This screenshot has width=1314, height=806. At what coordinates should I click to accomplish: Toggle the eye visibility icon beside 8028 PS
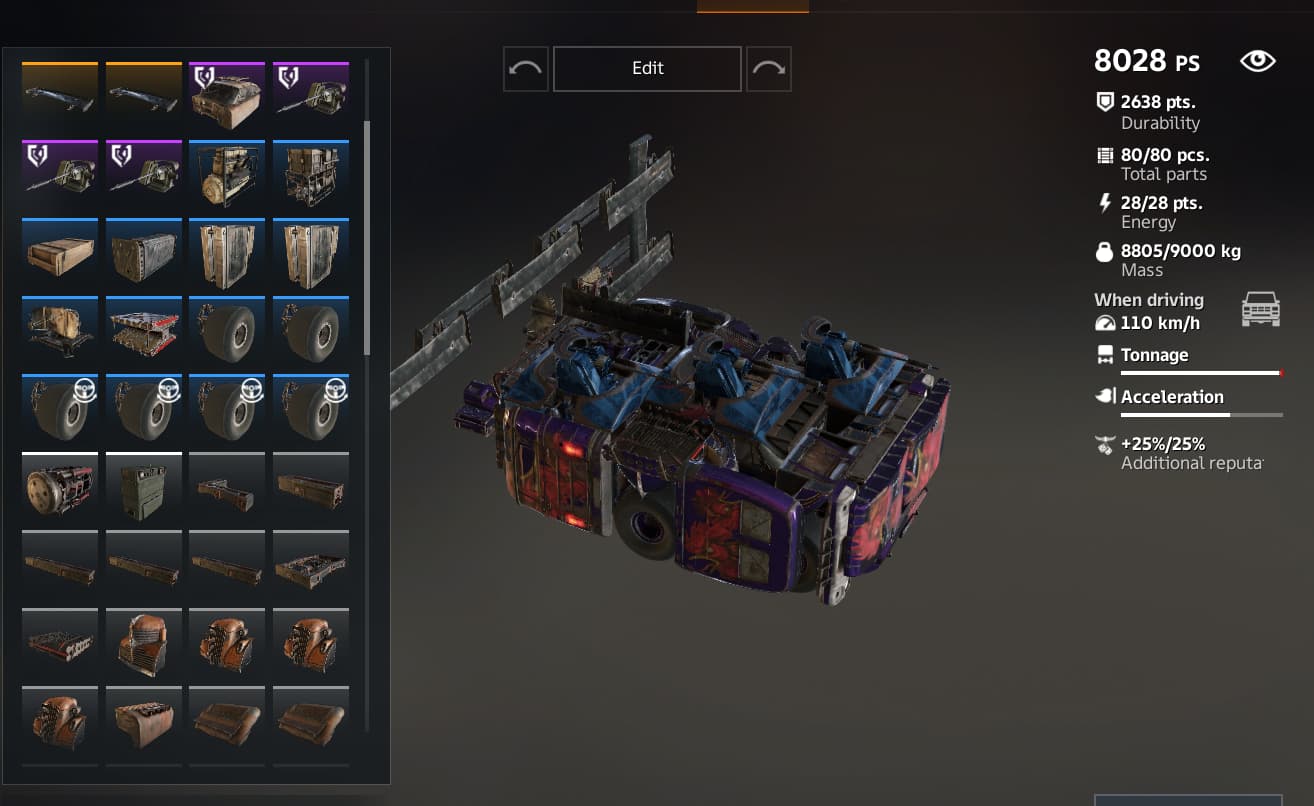tap(1257, 61)
